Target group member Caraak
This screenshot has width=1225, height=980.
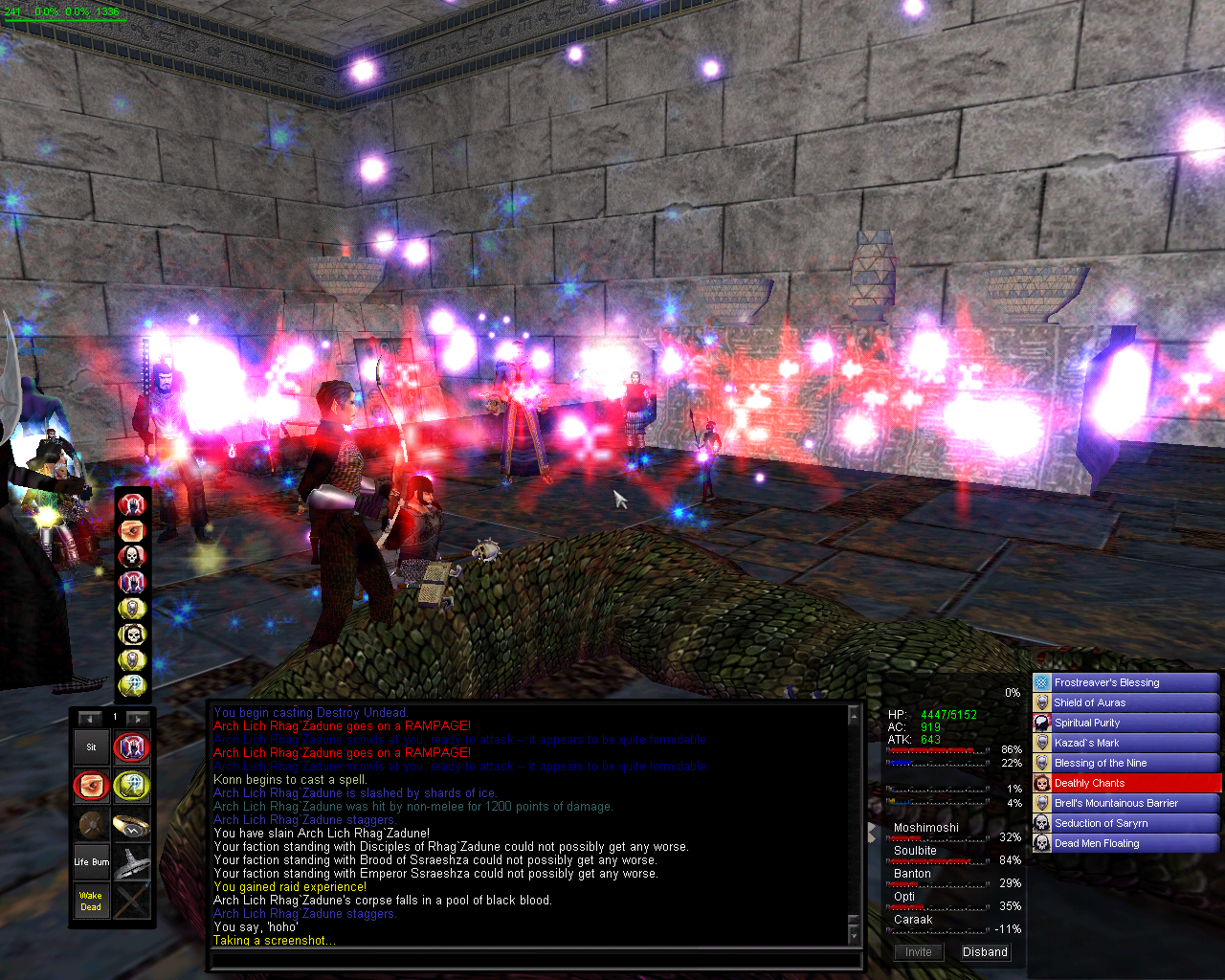coord(913,920)
